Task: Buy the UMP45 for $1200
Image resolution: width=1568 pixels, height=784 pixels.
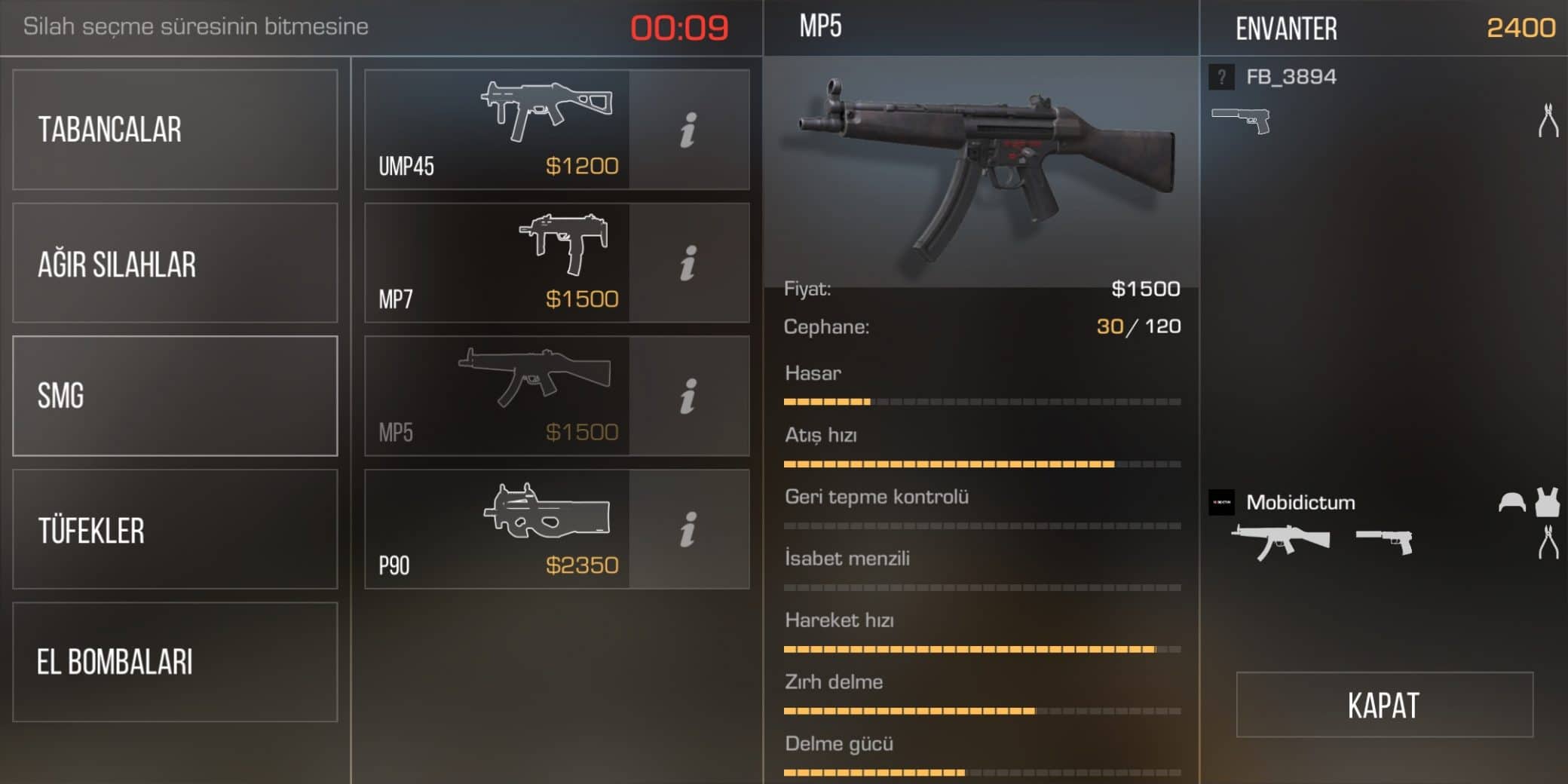Action: pyautogui.click(x=498, y=130)
